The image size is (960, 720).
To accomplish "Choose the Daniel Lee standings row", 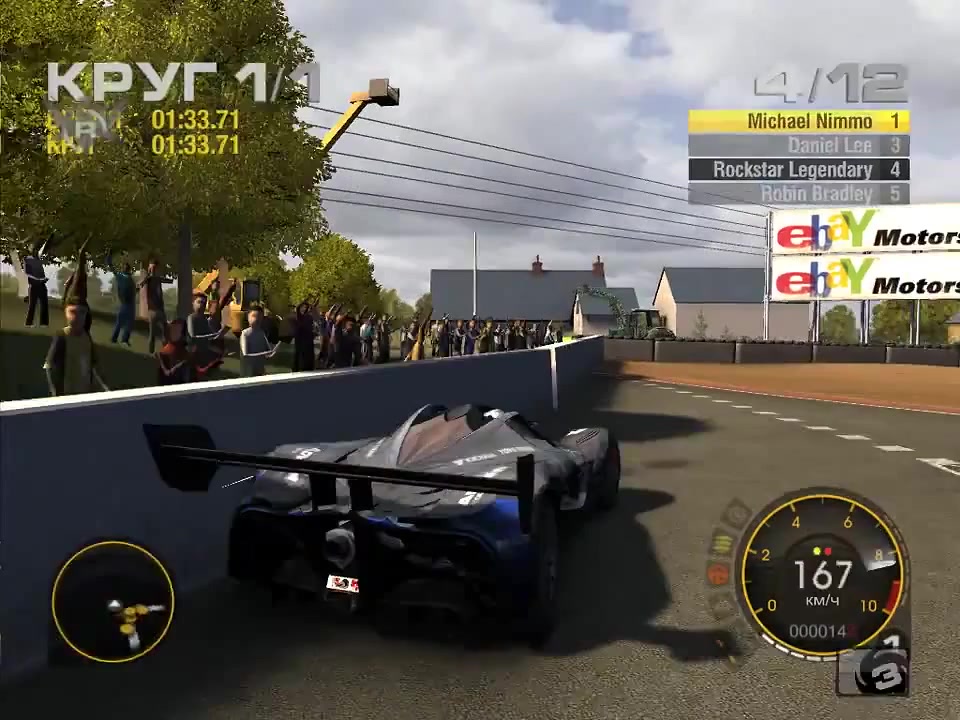I will pos(798,146).
